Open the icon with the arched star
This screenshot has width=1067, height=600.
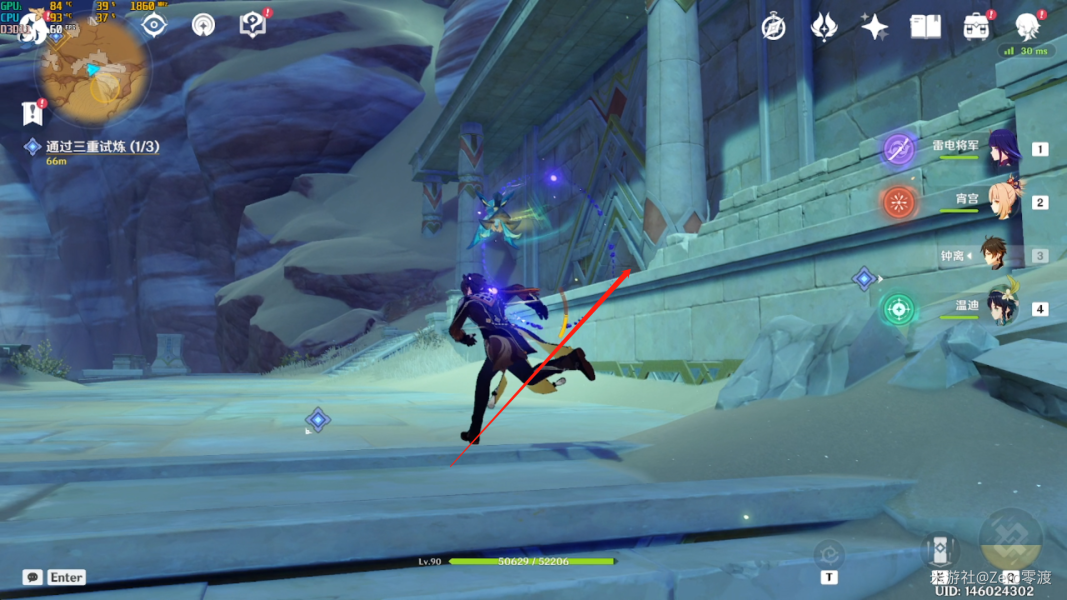(x=203, y=25)
